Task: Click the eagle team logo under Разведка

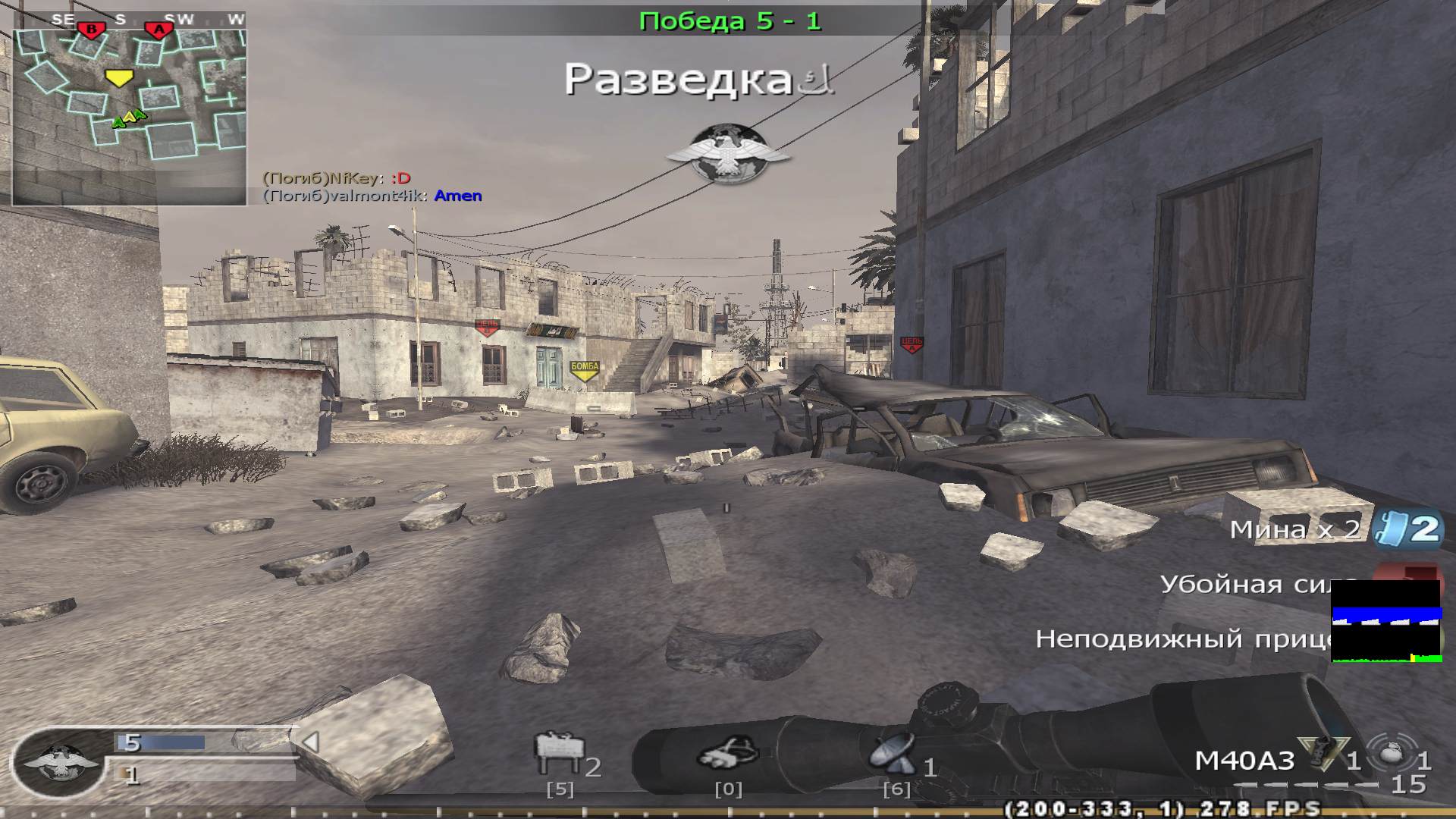Action: [730, 152]
